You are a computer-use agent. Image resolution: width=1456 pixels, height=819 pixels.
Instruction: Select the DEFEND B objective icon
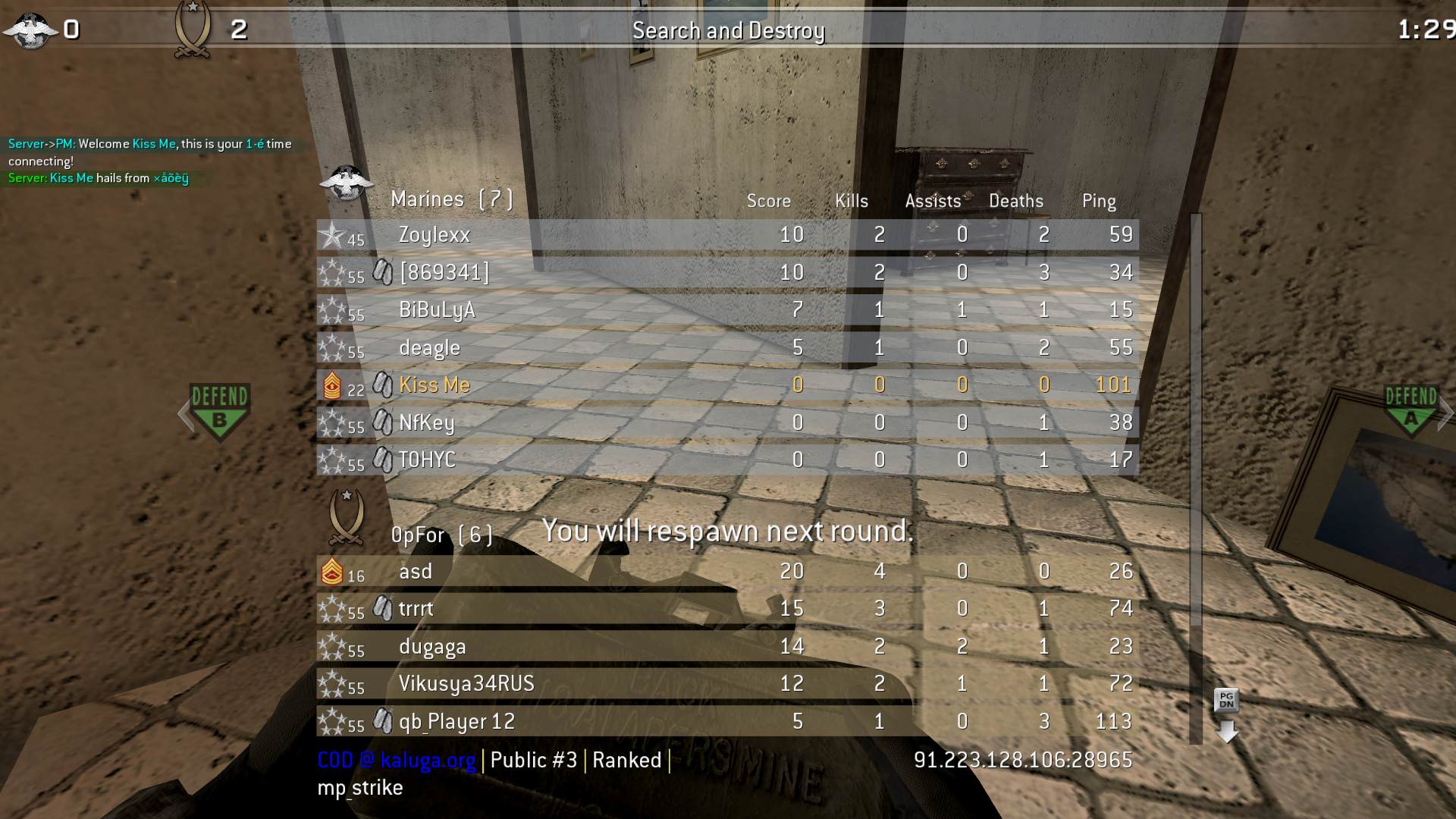point(220,409)
